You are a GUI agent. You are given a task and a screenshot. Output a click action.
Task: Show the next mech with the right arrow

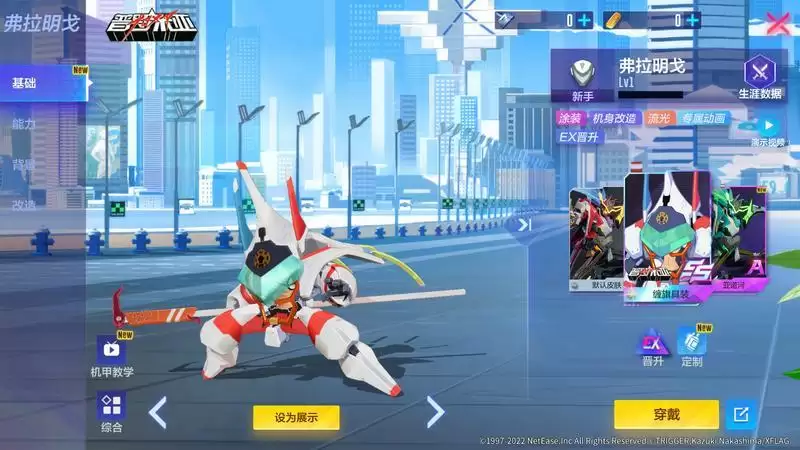(435, 412)
